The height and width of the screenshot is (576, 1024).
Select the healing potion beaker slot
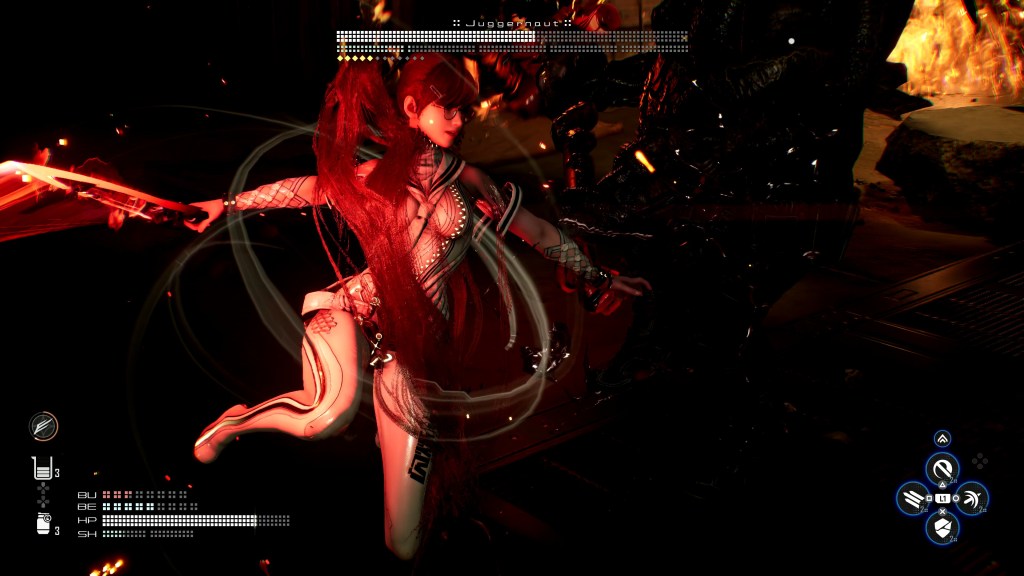42,467
